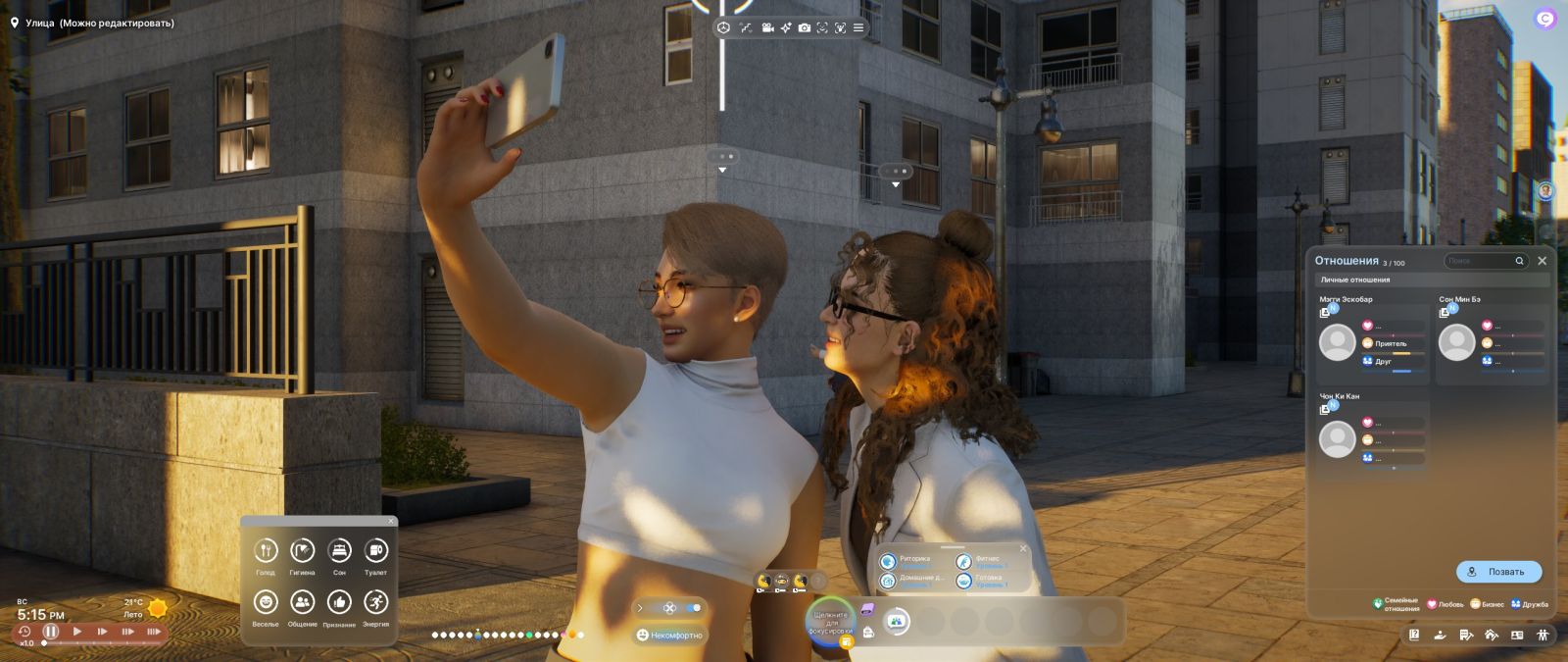
Task: Close the Отношения relationships panel
Action: pos(1542,261)
